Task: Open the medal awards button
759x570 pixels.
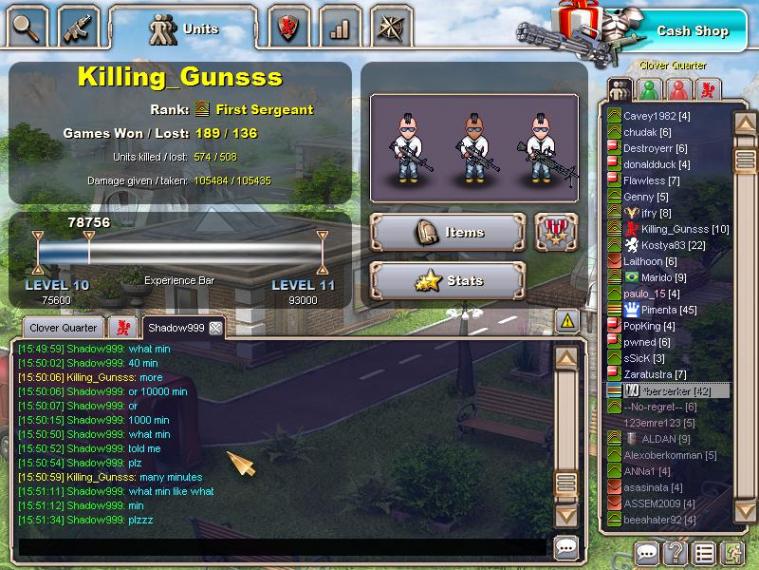Action: pos(556,232)
